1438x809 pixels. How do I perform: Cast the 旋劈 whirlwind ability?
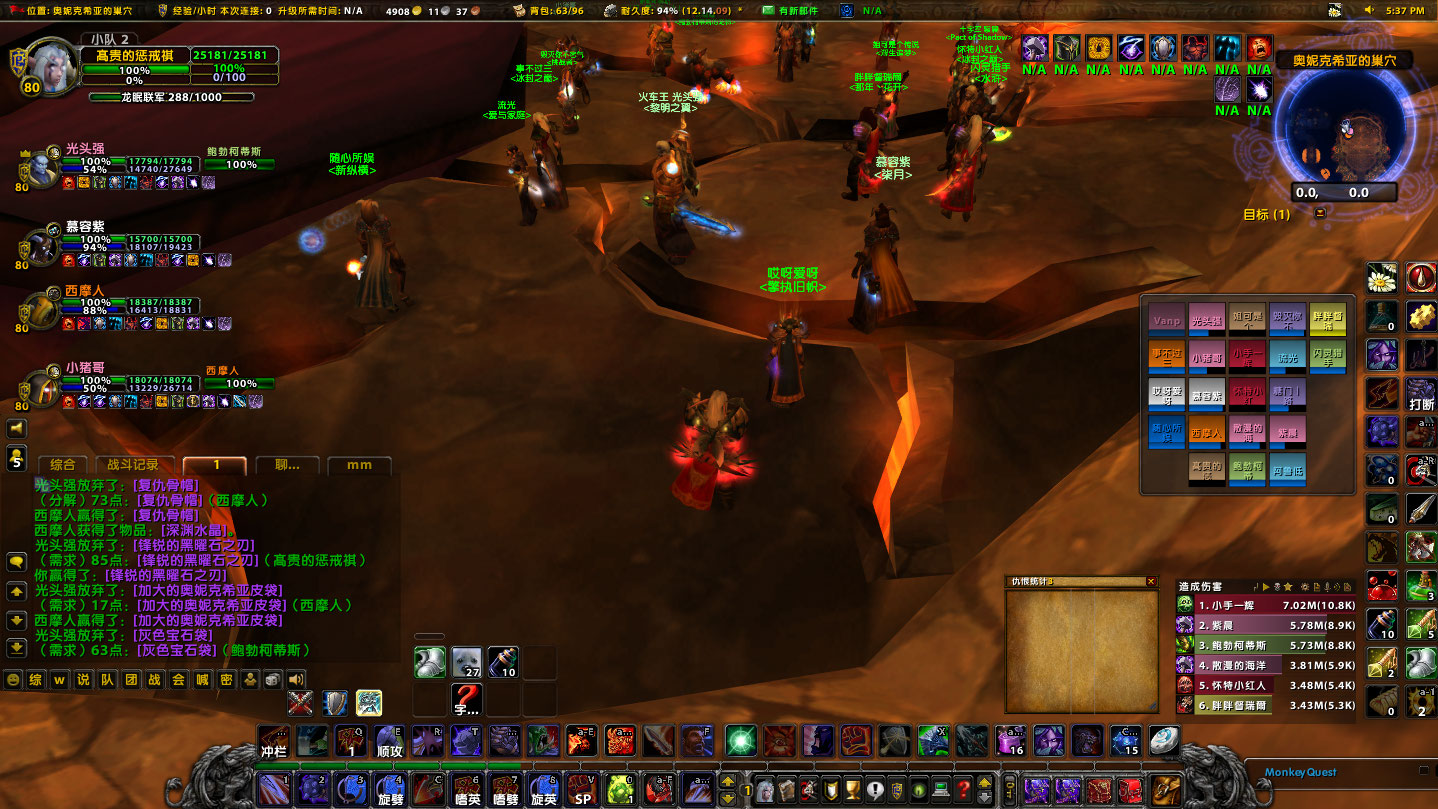tap(391, 789)
